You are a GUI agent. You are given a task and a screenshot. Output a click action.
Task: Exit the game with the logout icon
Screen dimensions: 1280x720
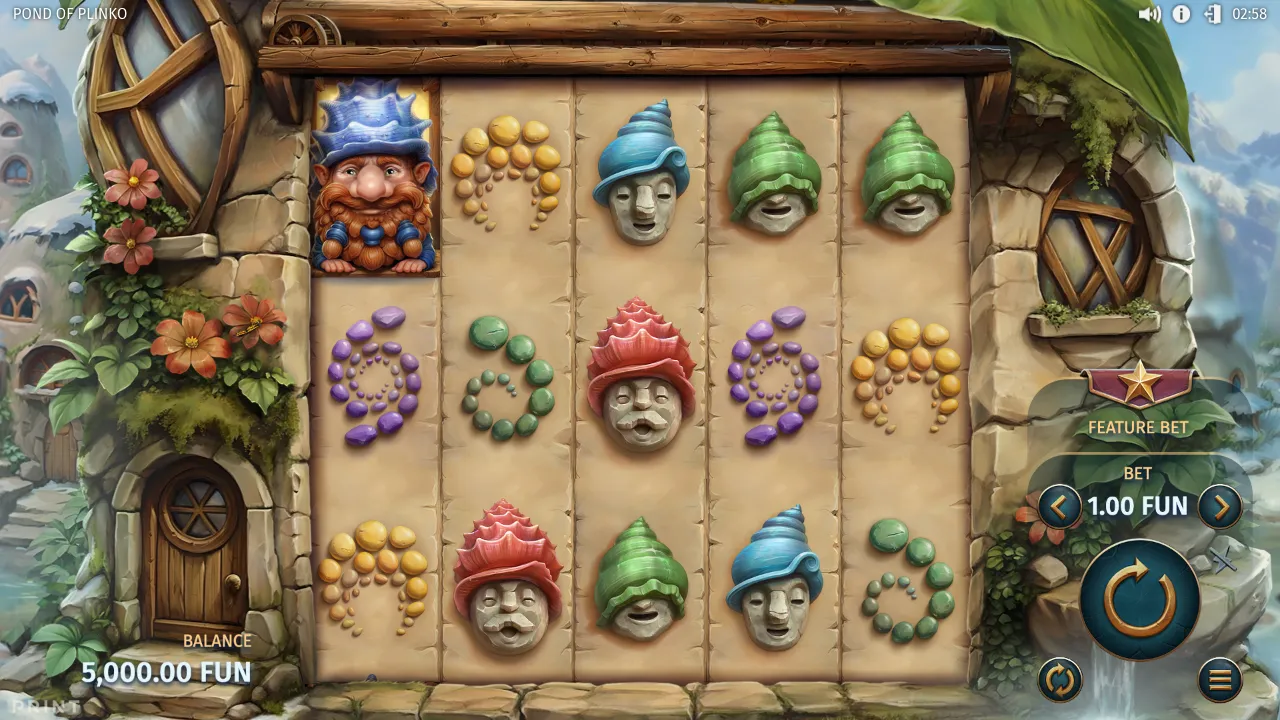(x=1212, y=14)
